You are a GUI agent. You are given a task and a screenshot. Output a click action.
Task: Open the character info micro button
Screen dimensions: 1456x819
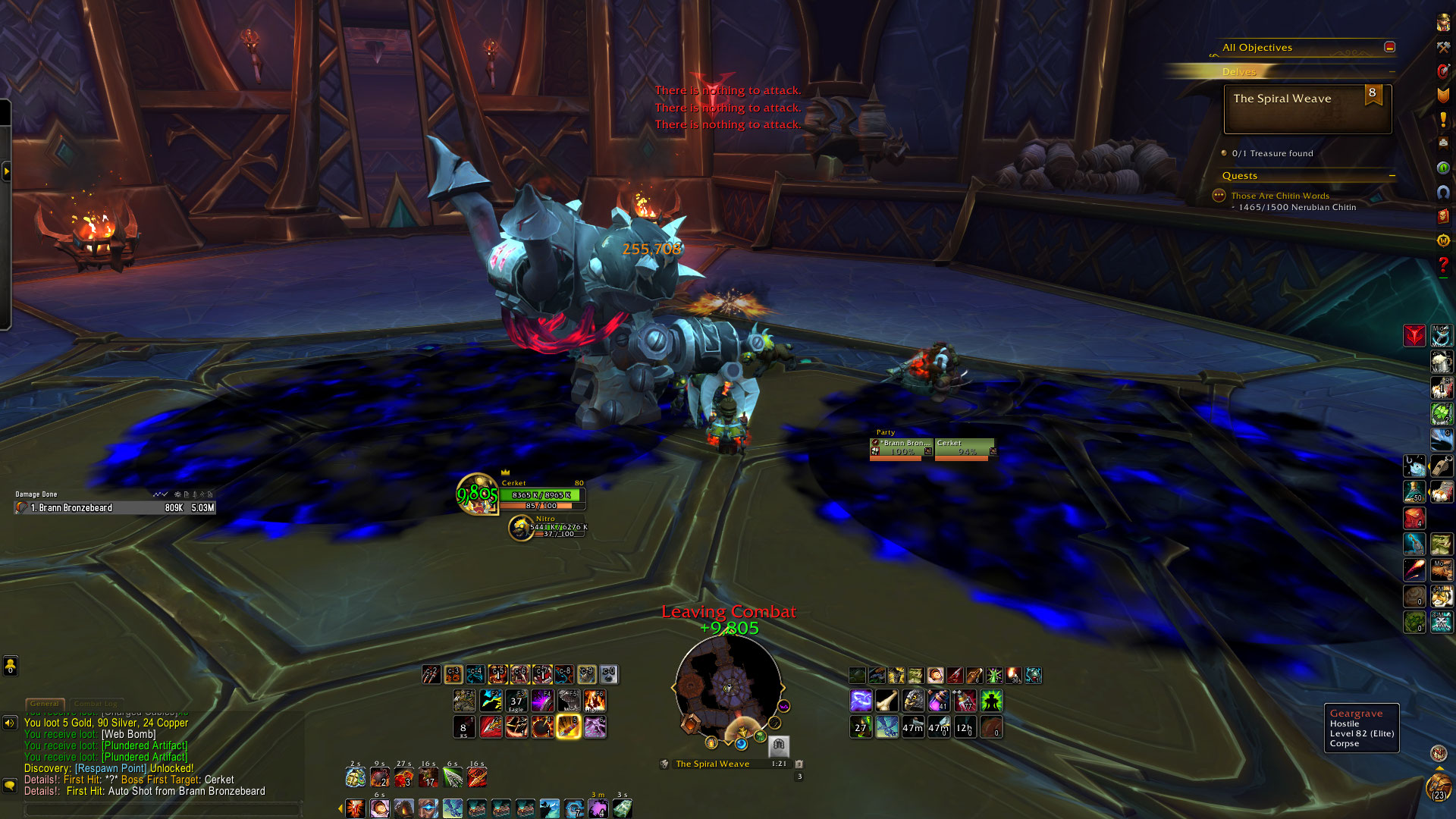point(1443,23)
